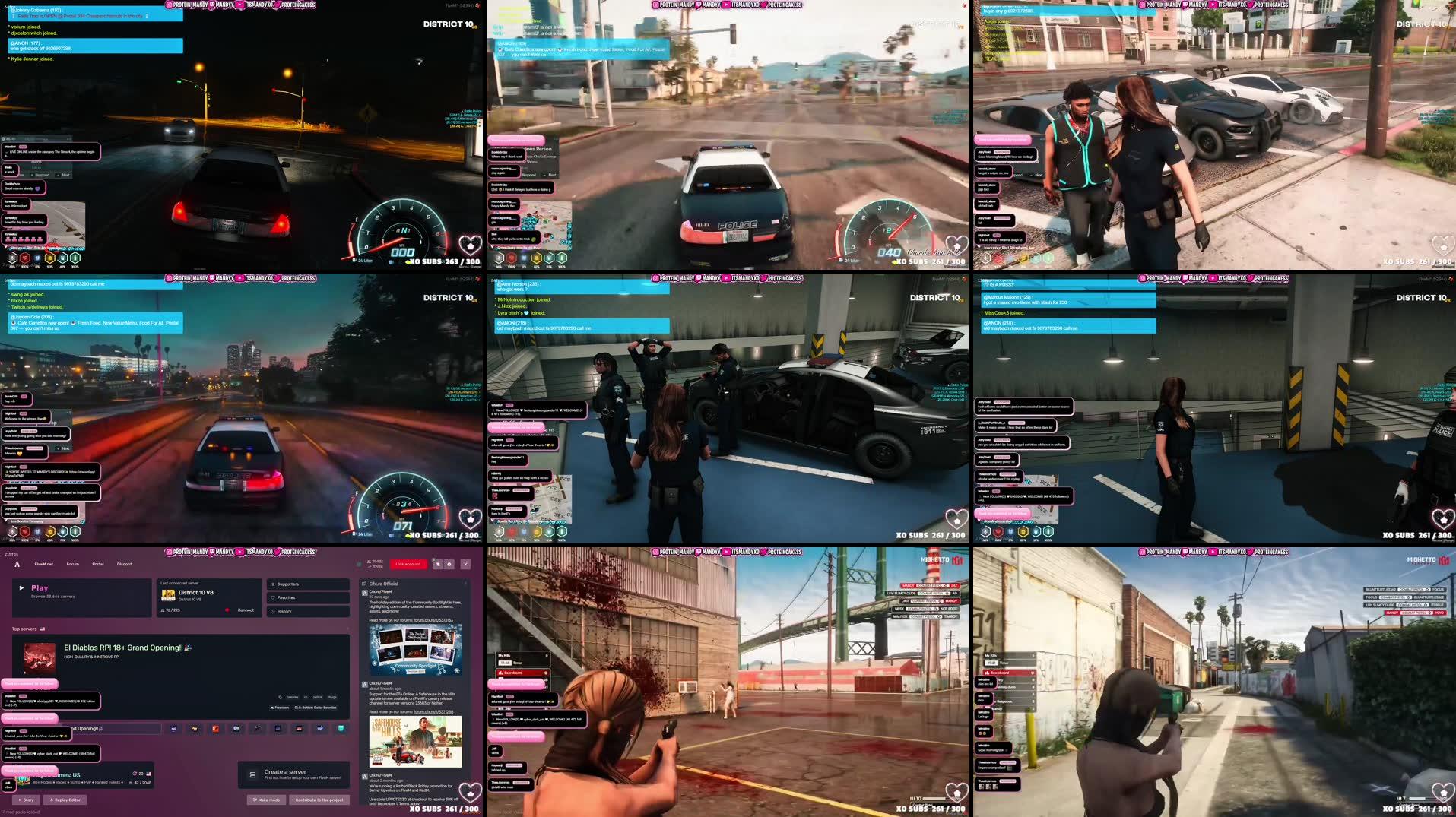Click Connect on District 10 V8 server
Viewport: 1456px width, 817px height.
[245, 610]
